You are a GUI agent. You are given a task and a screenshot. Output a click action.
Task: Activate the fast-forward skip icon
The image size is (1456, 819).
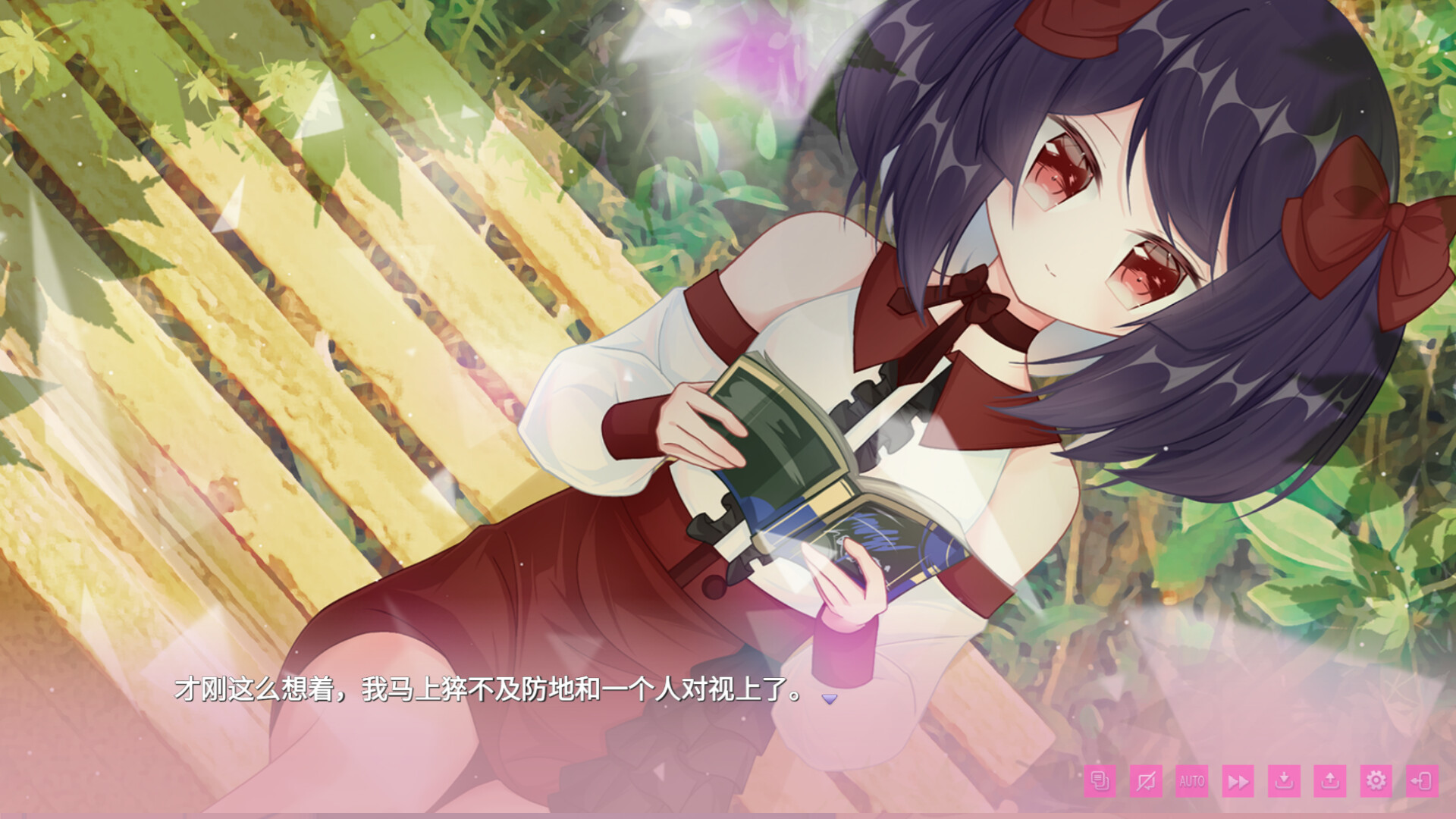1238,781
